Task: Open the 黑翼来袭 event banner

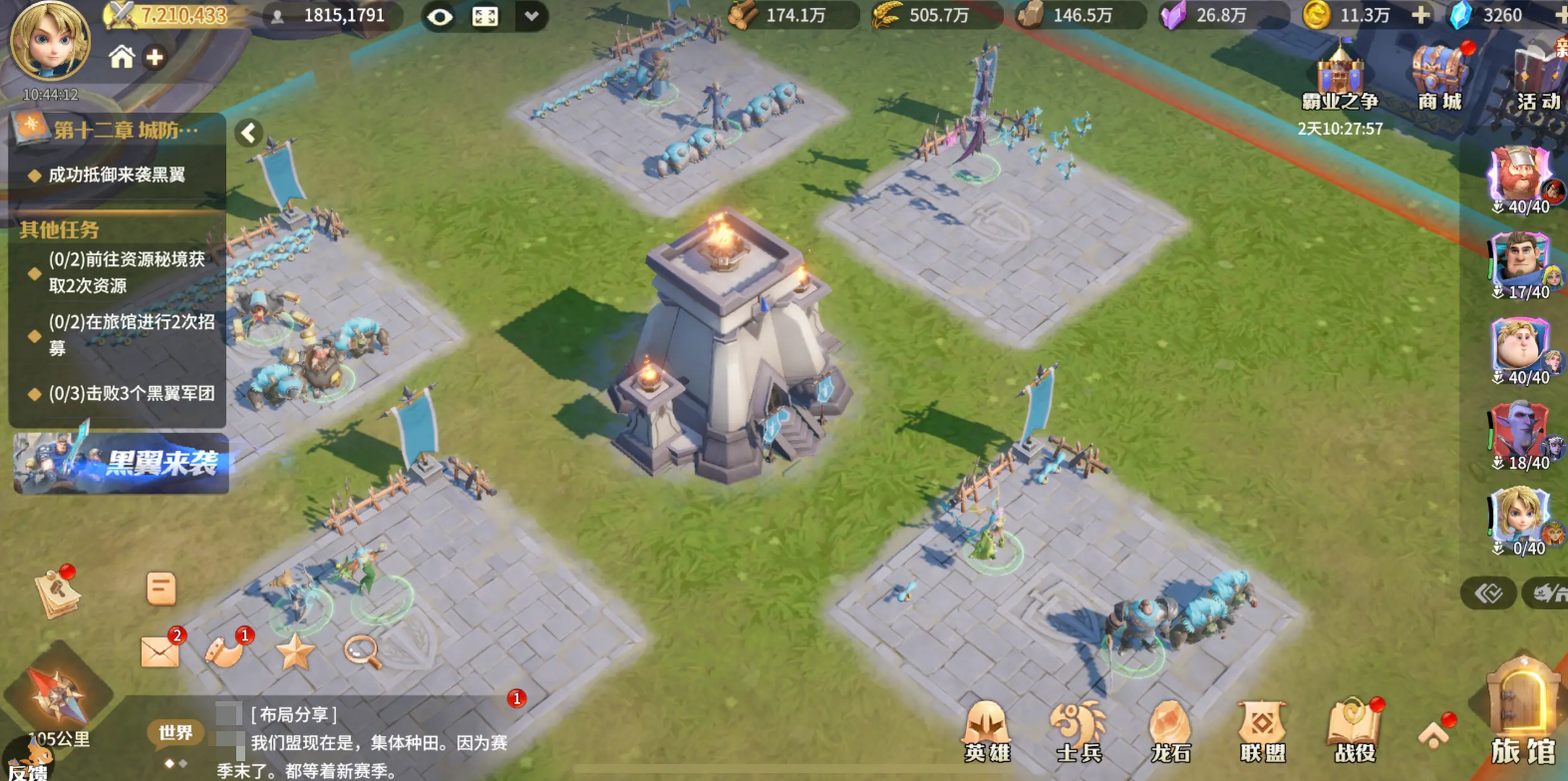Action: pyautogui.click(x=121, y=463)
